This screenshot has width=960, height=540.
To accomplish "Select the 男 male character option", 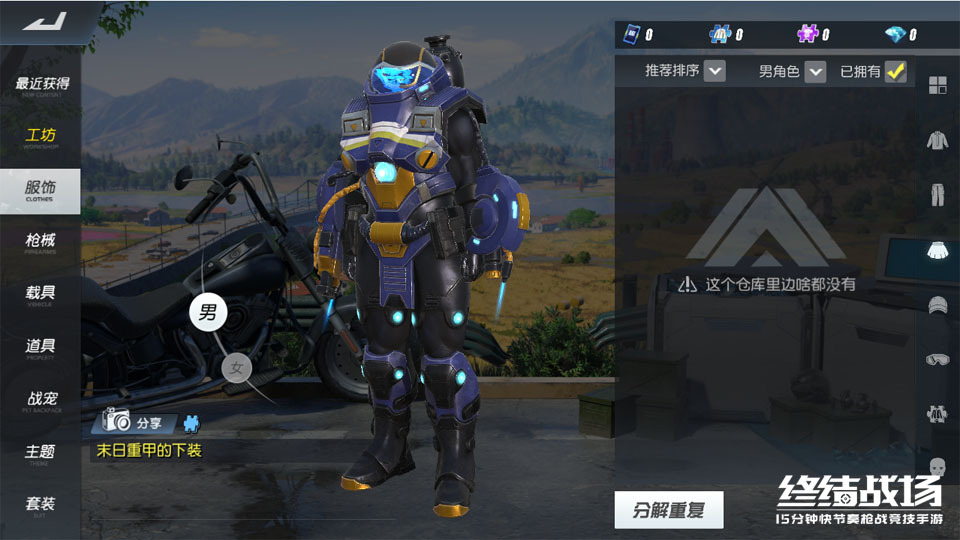I will click(x=208, y=312).
